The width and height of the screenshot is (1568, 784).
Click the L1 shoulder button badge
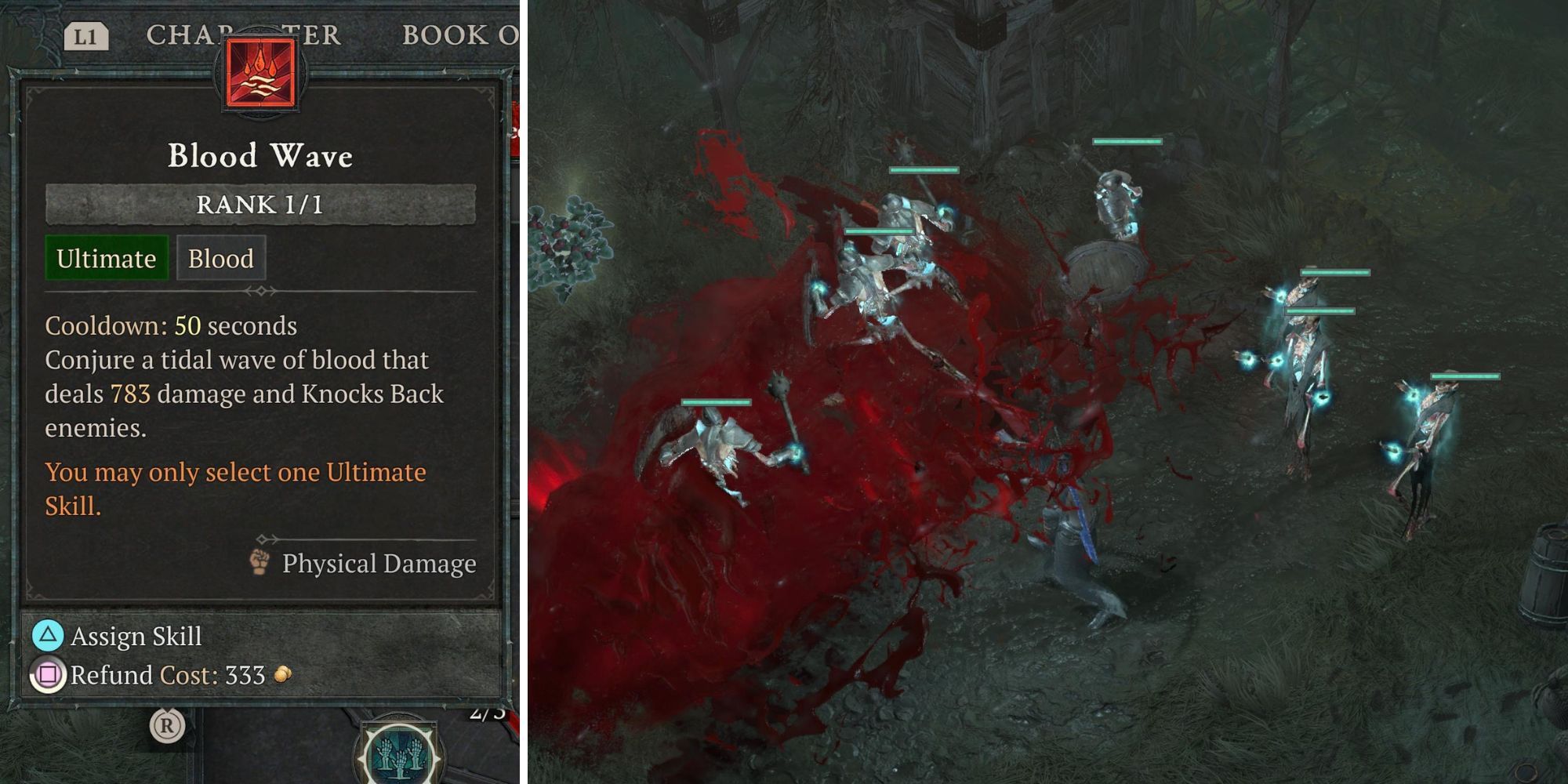click(x=89, y=34)
